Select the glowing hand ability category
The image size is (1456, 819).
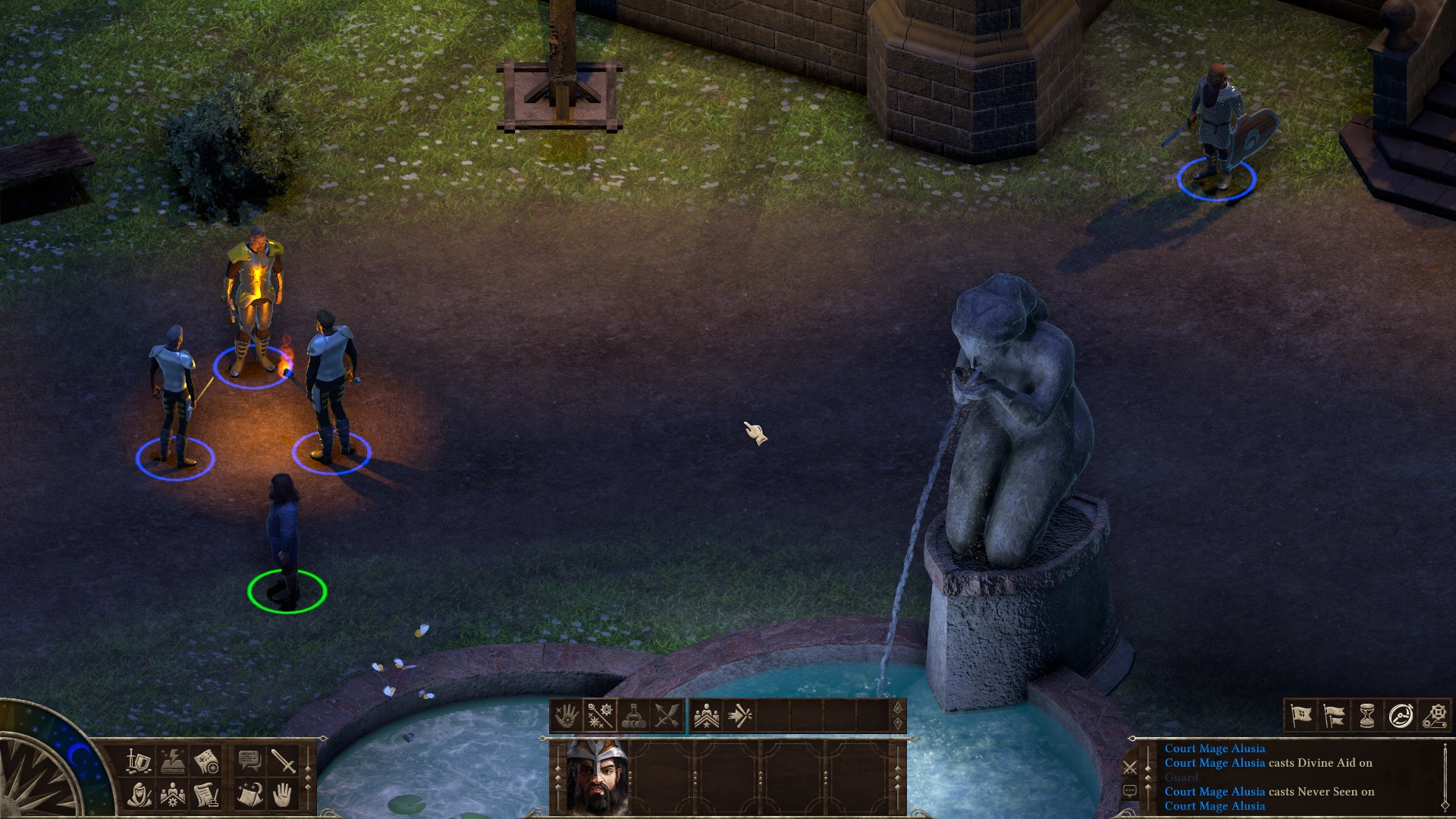(566, 715)
